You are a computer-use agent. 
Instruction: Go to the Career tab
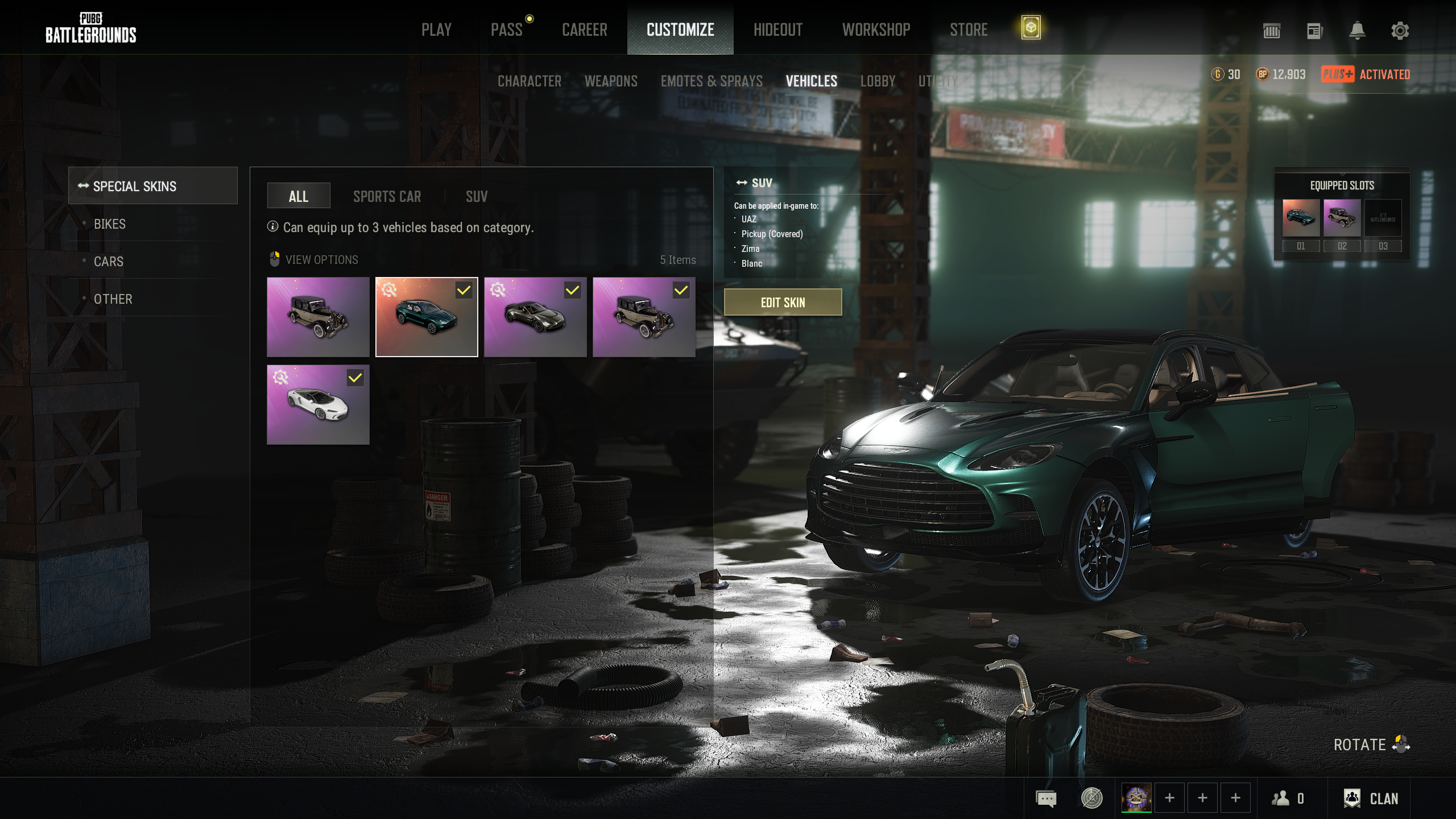pos(584,30)
